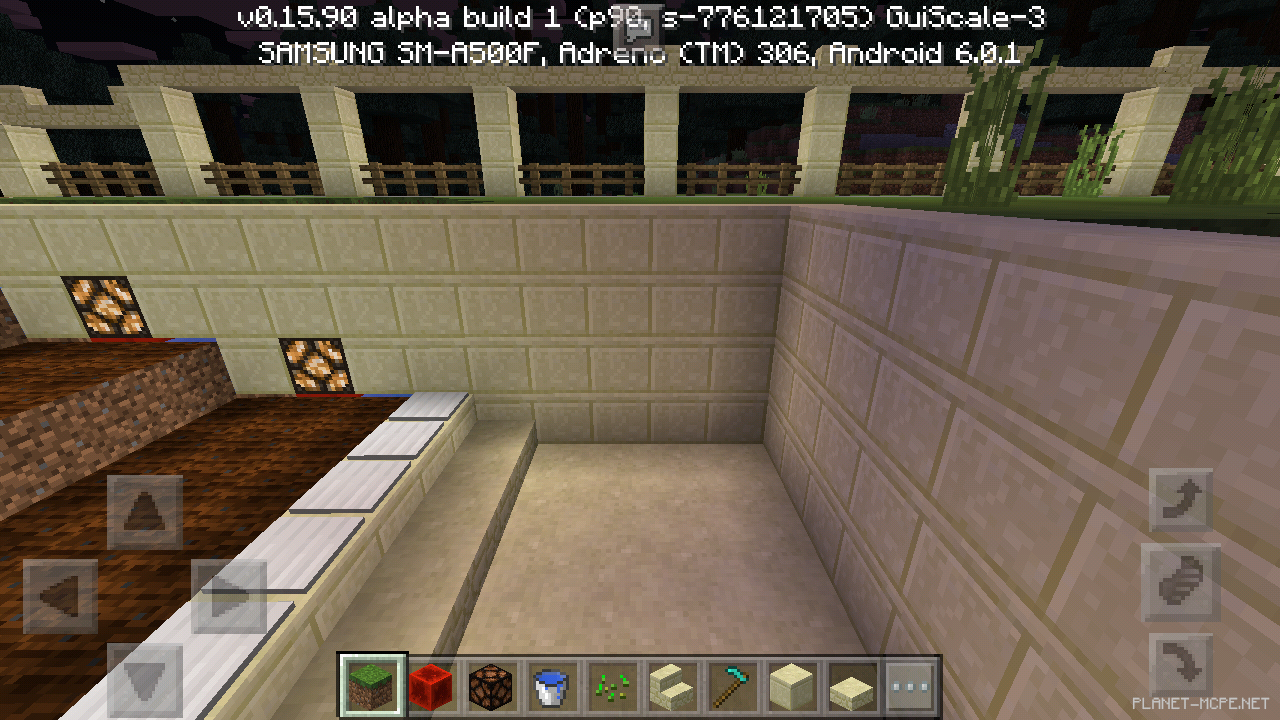The height and width of the screenshot is (720, 1280).
Task: Click the currently selected hotbar slot highlight
Action: pyautogui.click(x=374, y=686)
